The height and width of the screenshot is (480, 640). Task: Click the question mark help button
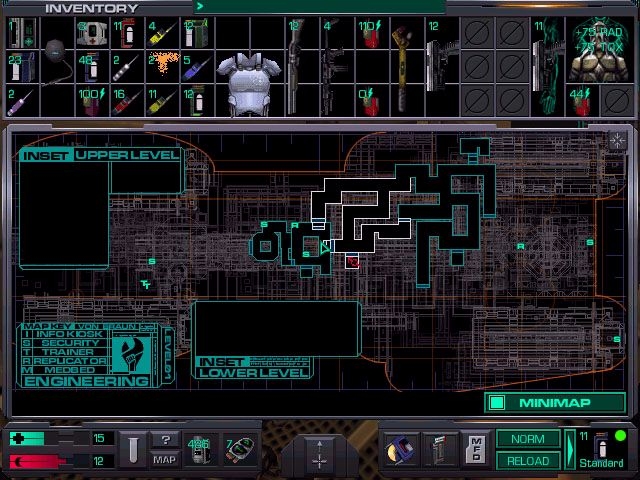pyautogui.click(x=166, y=440)
